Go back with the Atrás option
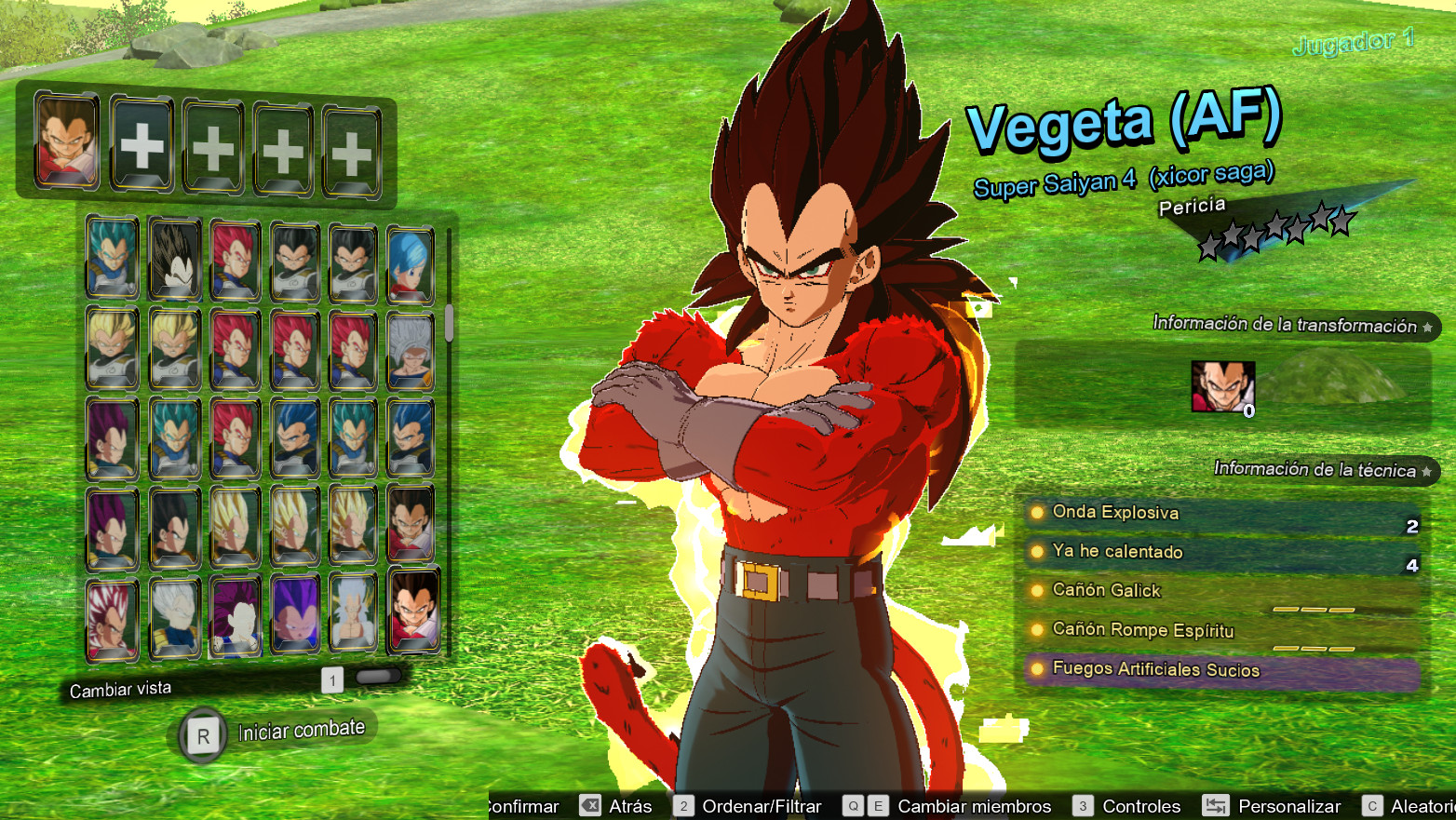Image resolution: width=1456 pixels, height=820 pixels. click(616, 806)
